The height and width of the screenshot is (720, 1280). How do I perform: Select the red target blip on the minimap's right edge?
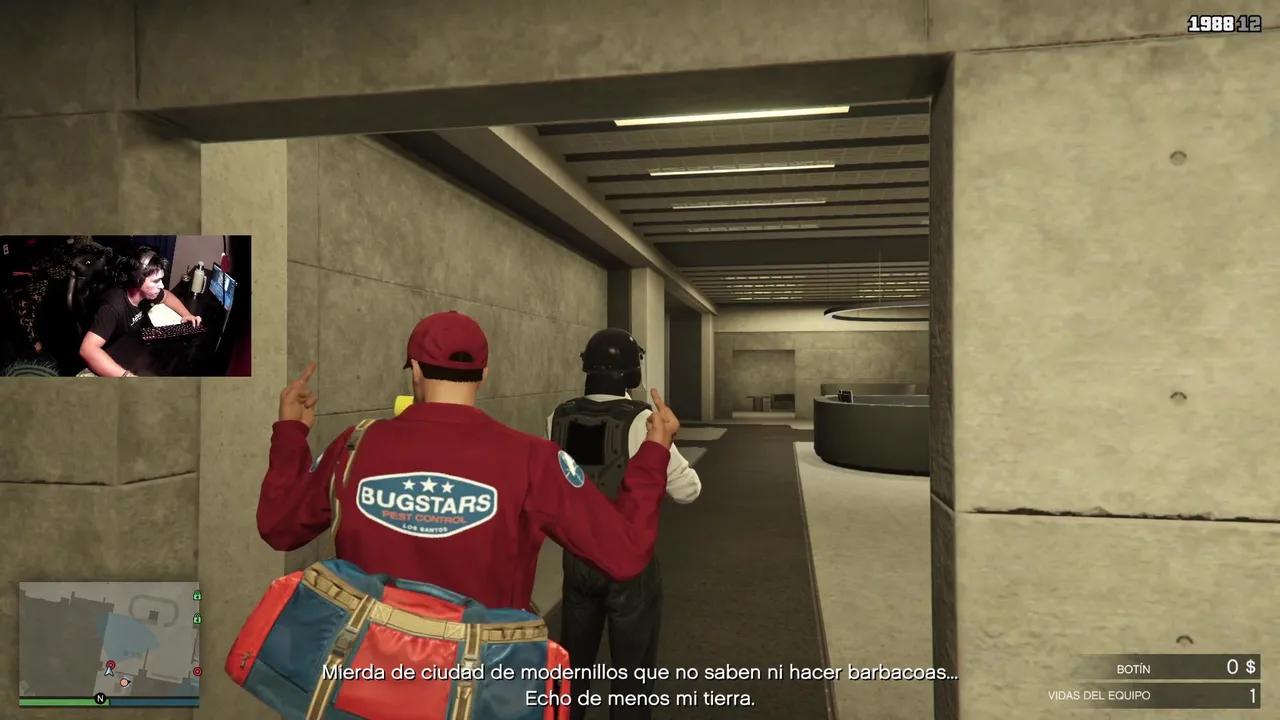[197, 670]
